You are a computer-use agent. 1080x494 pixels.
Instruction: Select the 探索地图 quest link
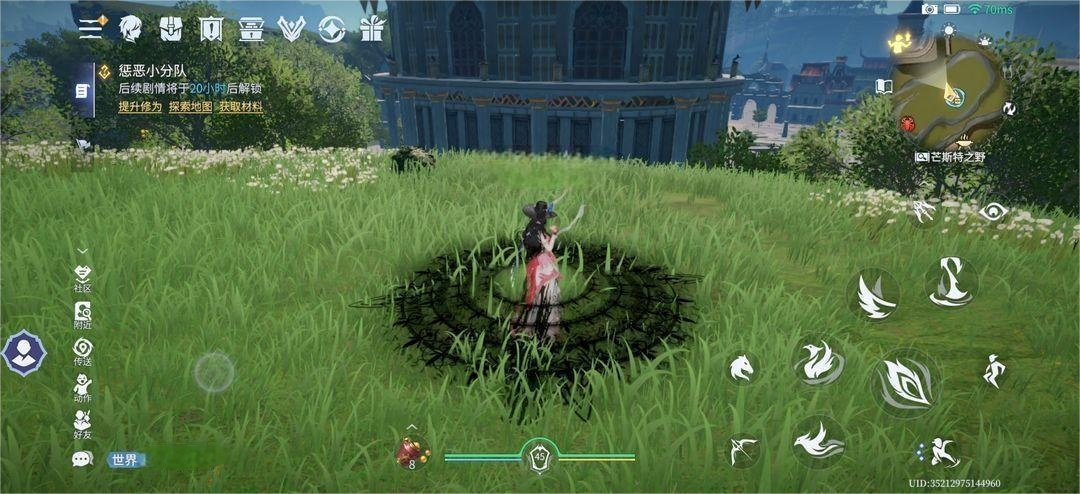(190, 107)
